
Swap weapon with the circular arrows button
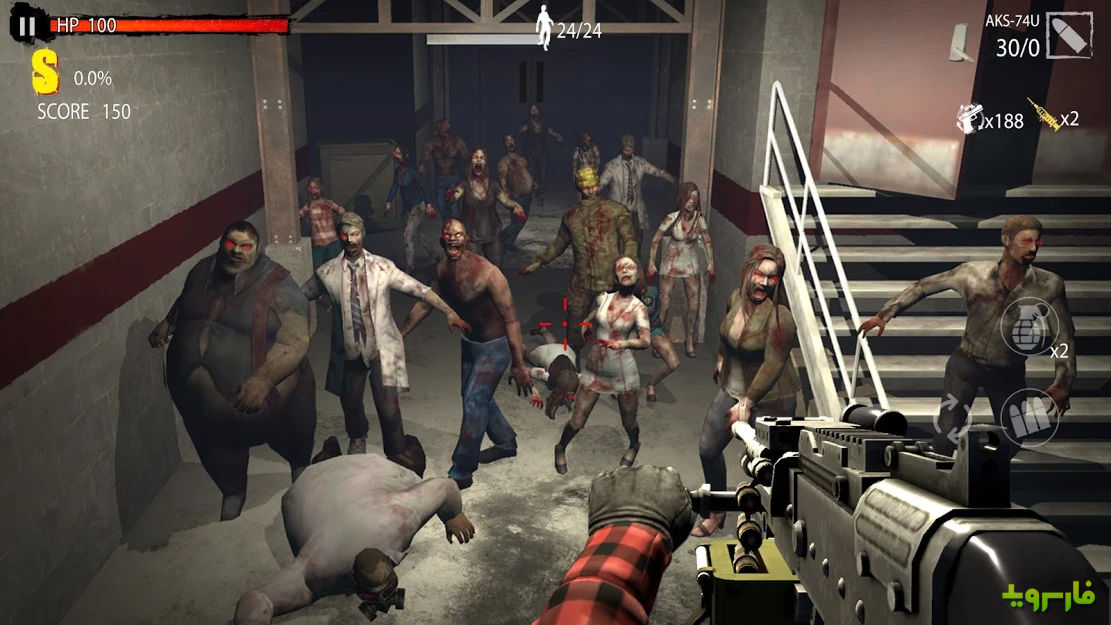click(x=954, y=416)
